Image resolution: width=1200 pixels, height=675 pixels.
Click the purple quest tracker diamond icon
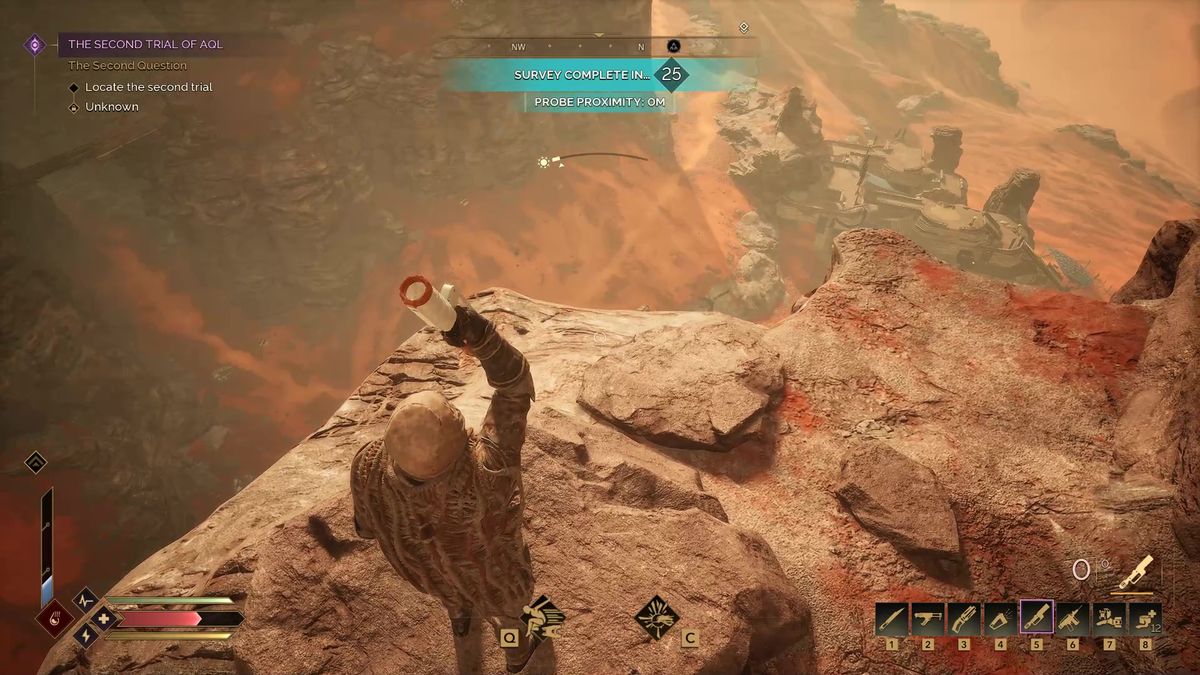coord(35,44)
